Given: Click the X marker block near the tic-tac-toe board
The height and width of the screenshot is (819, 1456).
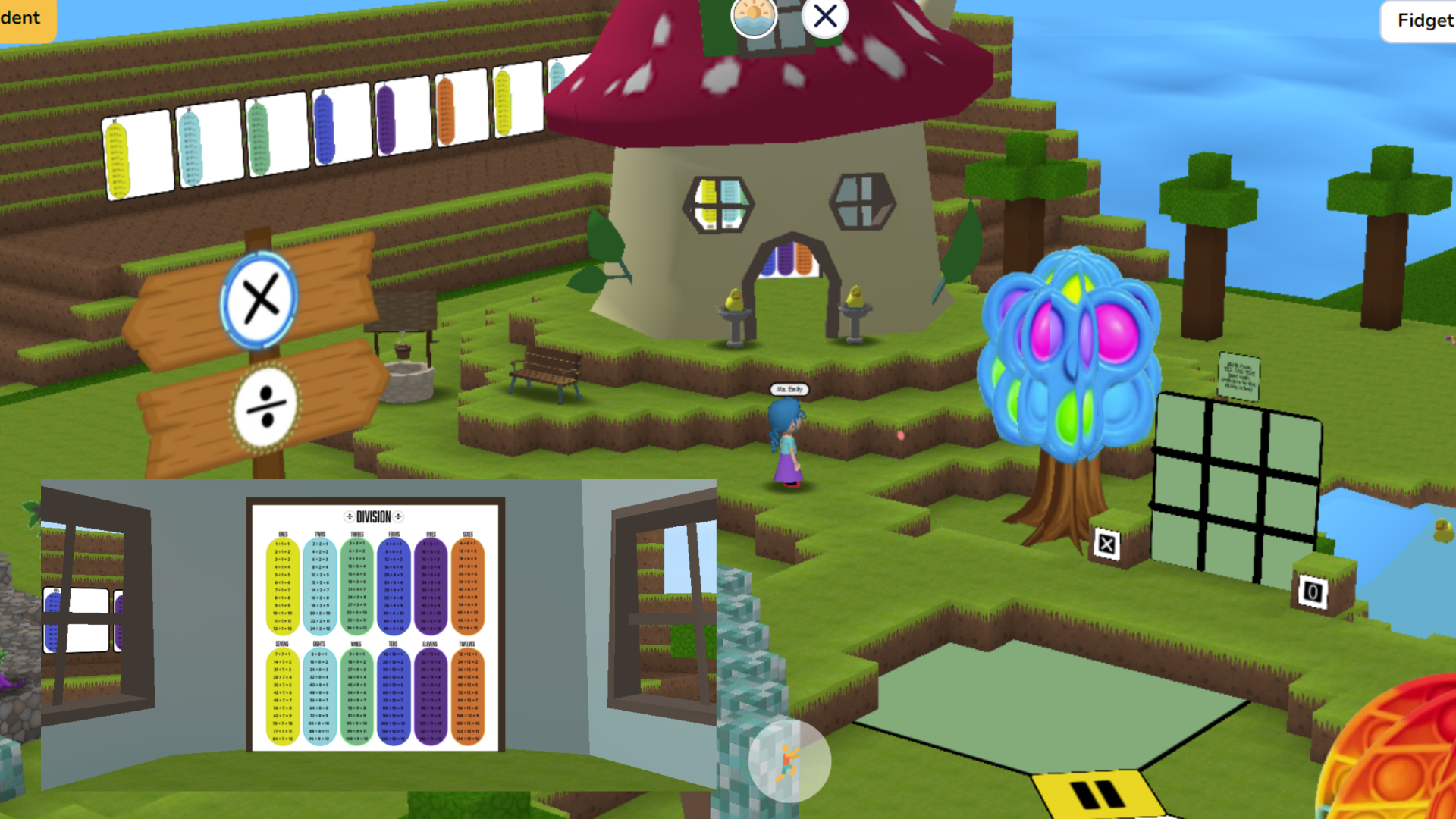Looking at the screenshot, I should pyautogui.click(x=1108, y=543).
